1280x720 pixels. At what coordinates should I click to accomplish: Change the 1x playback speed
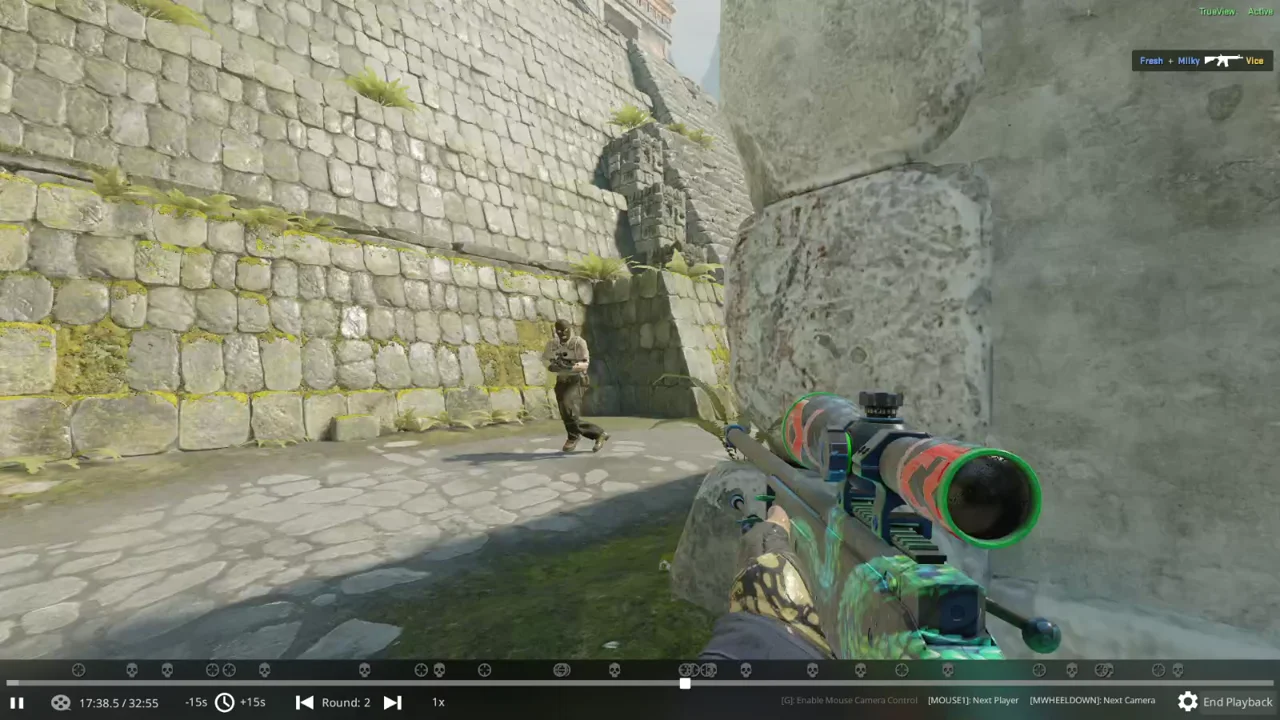tap(438, 702)
